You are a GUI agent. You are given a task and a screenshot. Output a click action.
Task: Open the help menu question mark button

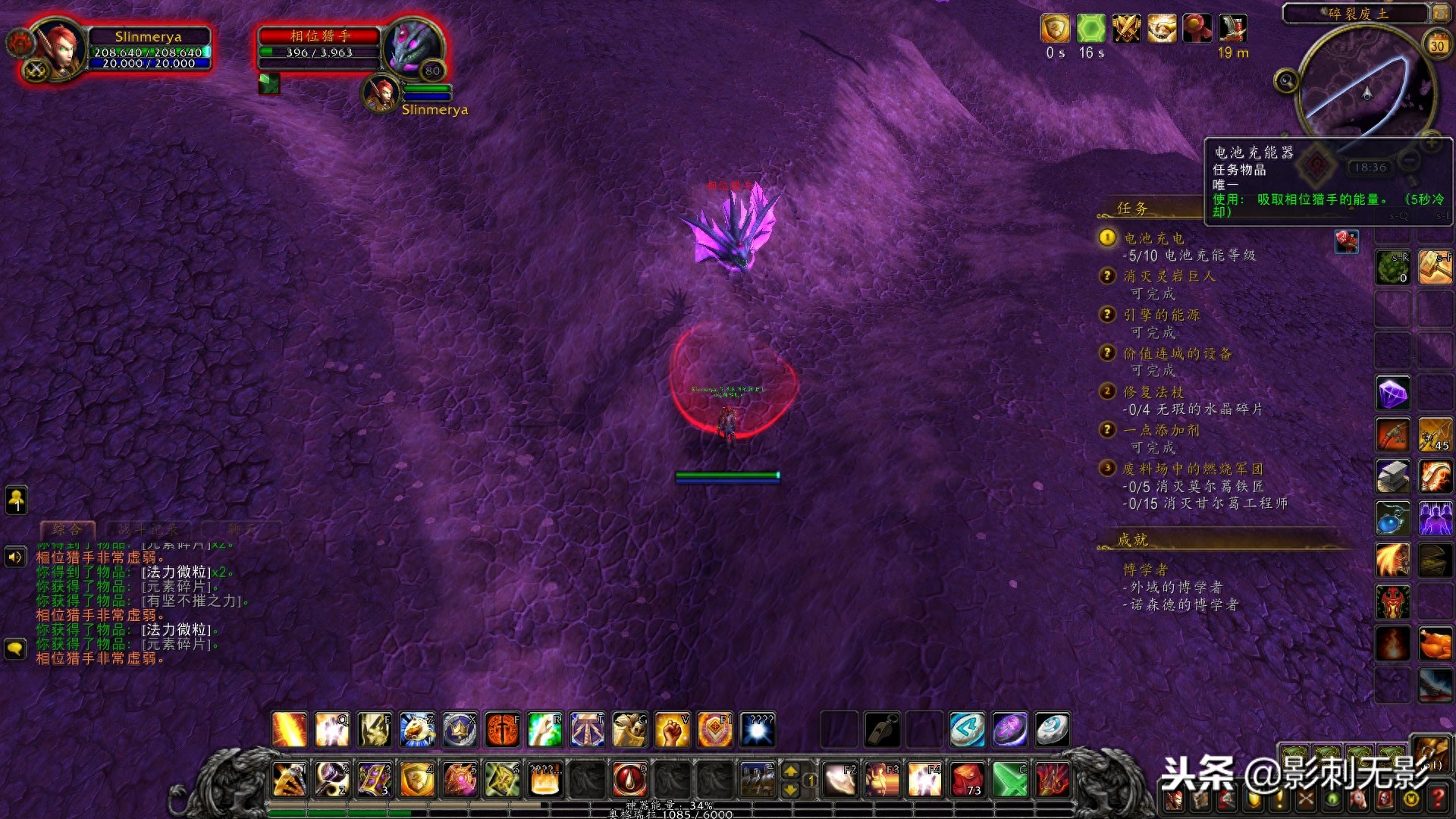(x=1437, y=799)
